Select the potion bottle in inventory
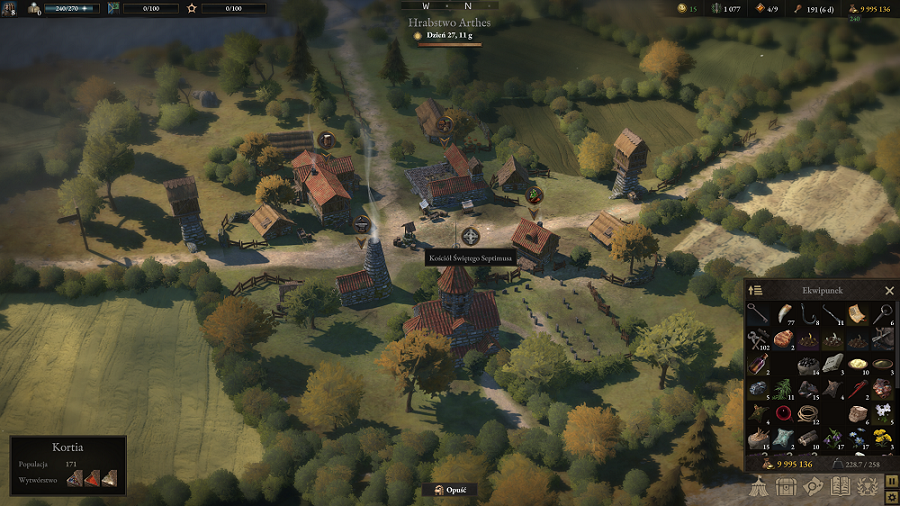This screenshot has height=506, width=900. pyautogui.click(x=758, y=364)
